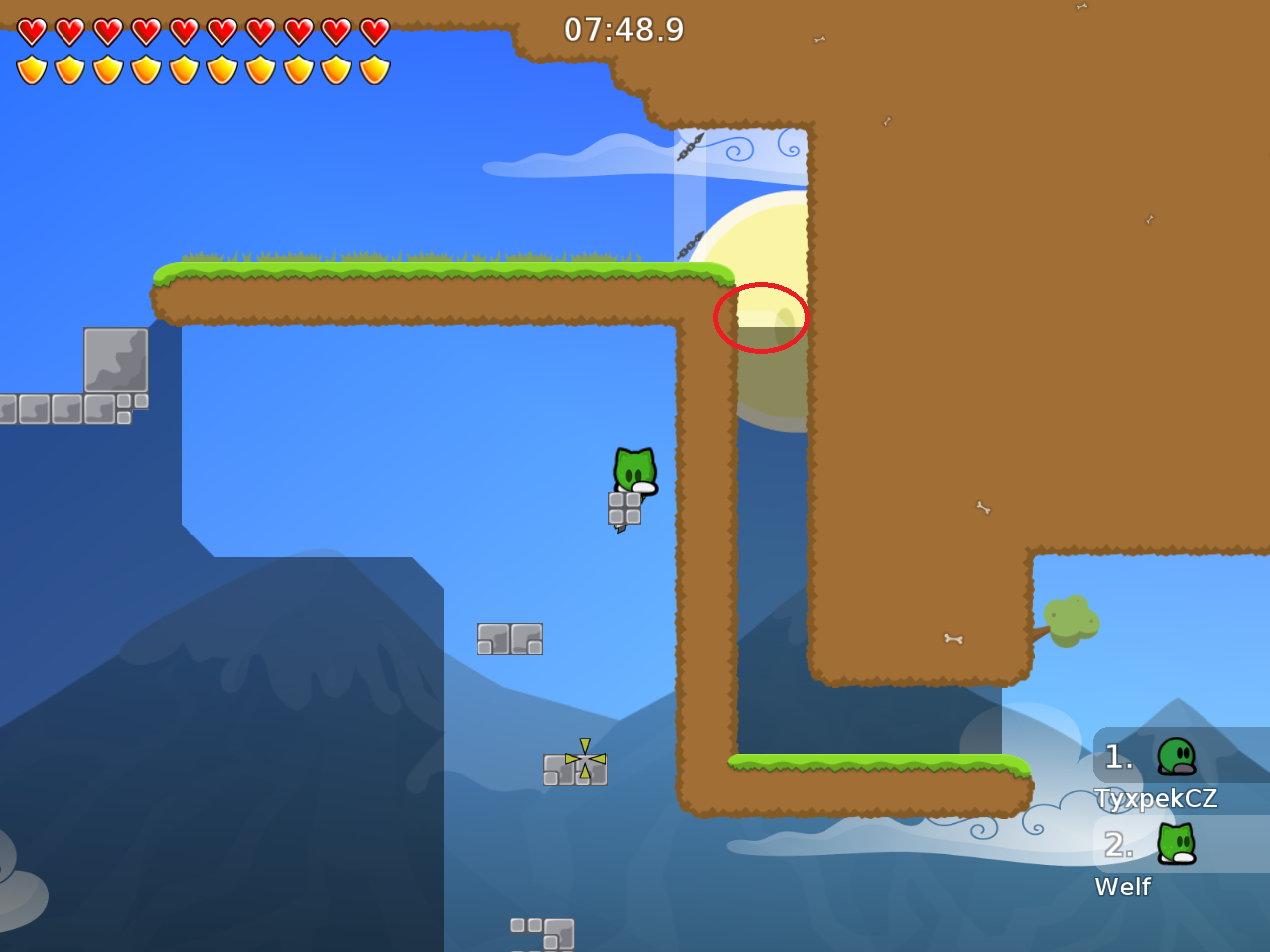Click TyxpekCZ's player avatar on the scoreboard

coord(1176,759)
